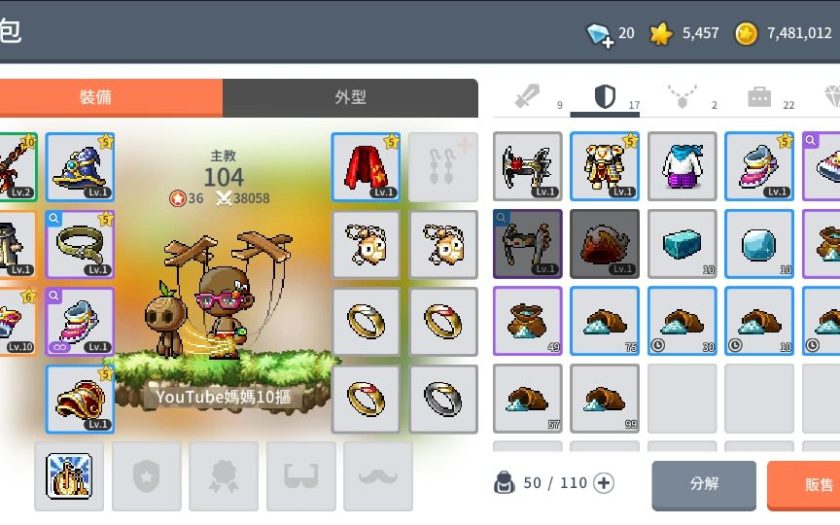
Task: Expand bag capacity with the plus button
Action: pyautogui.click(x=604, y=484)
